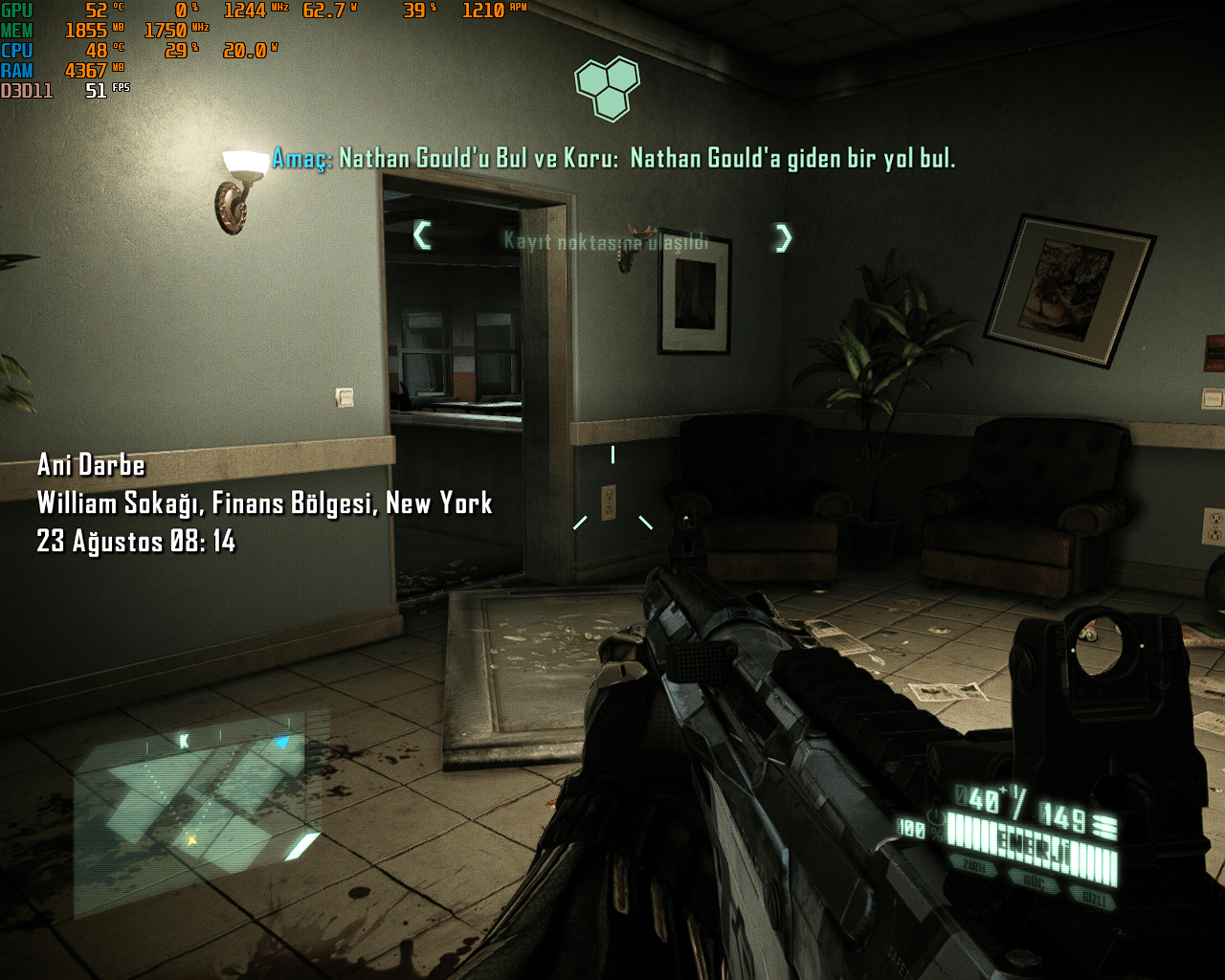
Task: Activate the GİZLİ stealth mode indicator
Action: click(1095, 898)
